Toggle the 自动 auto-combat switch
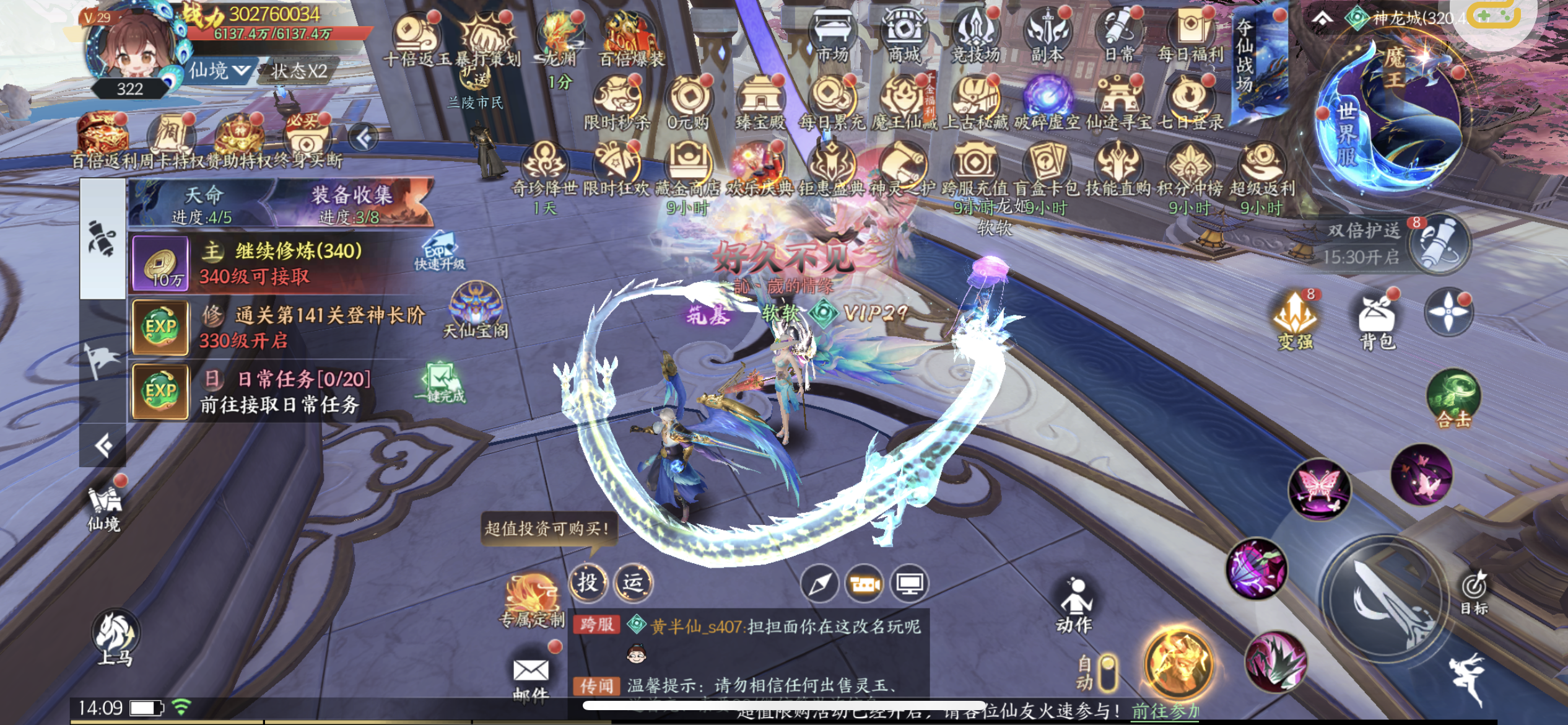Viewport: 1568px width, 725px height. [x=1107, y=673]
